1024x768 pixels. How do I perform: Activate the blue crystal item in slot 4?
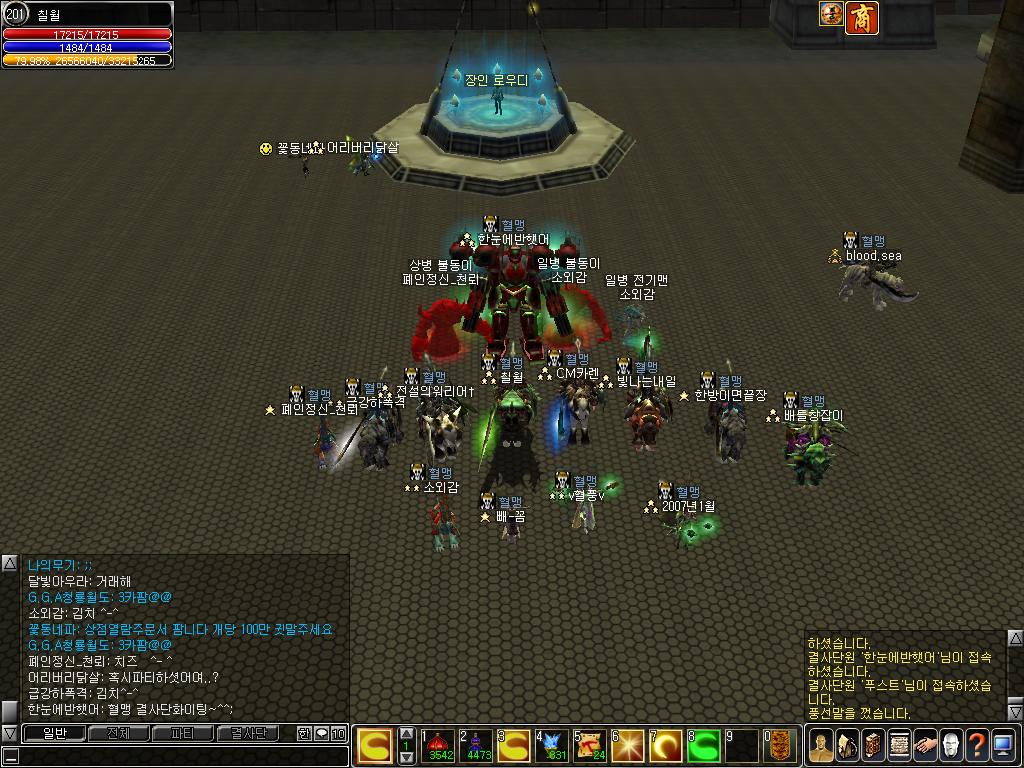point(552,746)
